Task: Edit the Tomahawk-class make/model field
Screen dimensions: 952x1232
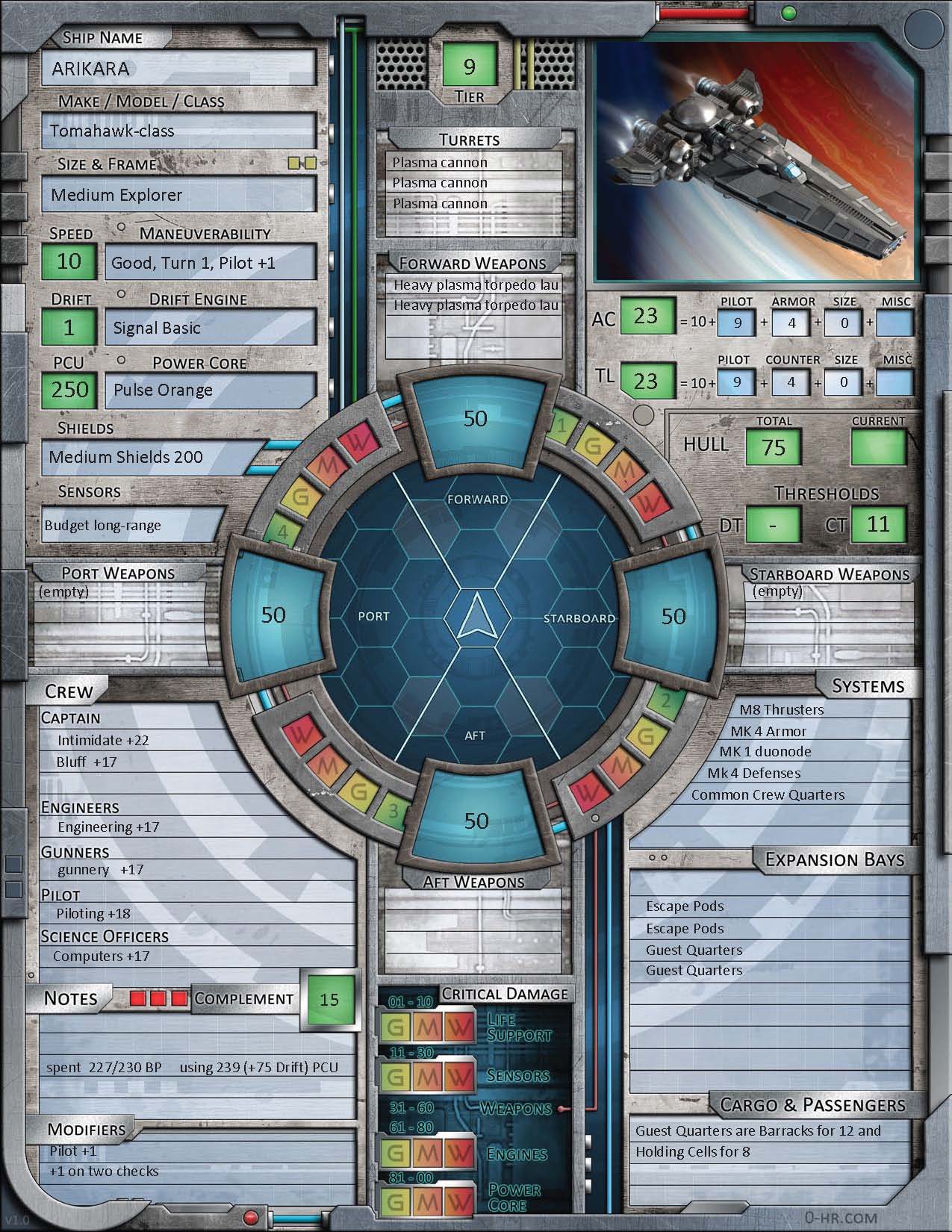Action: click(178, 131)
